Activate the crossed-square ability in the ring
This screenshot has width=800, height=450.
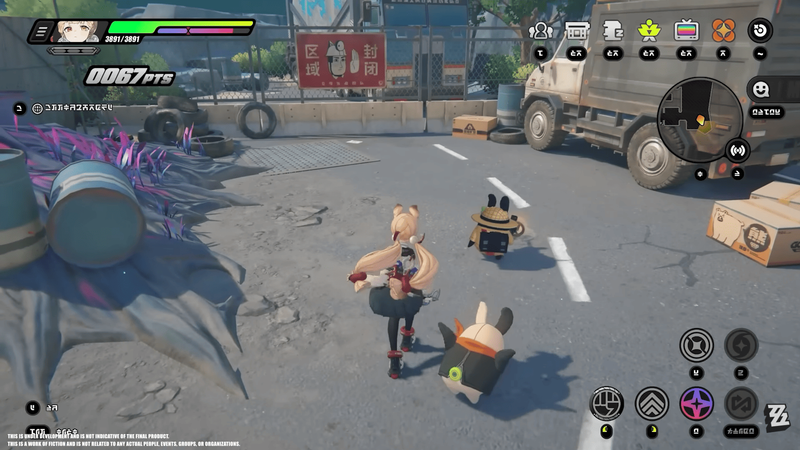[696, 346]
